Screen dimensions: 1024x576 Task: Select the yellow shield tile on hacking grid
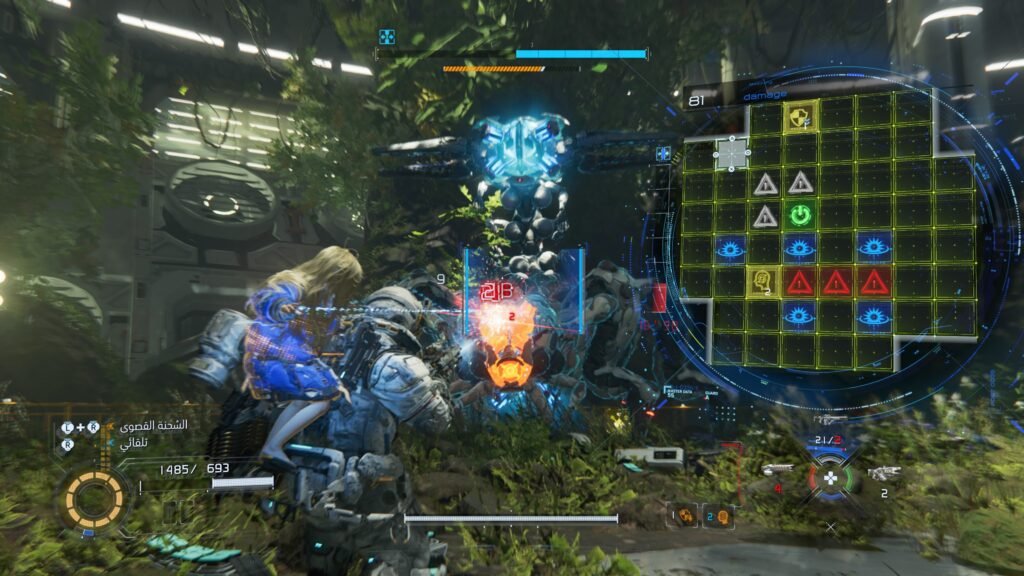[800, 116]
